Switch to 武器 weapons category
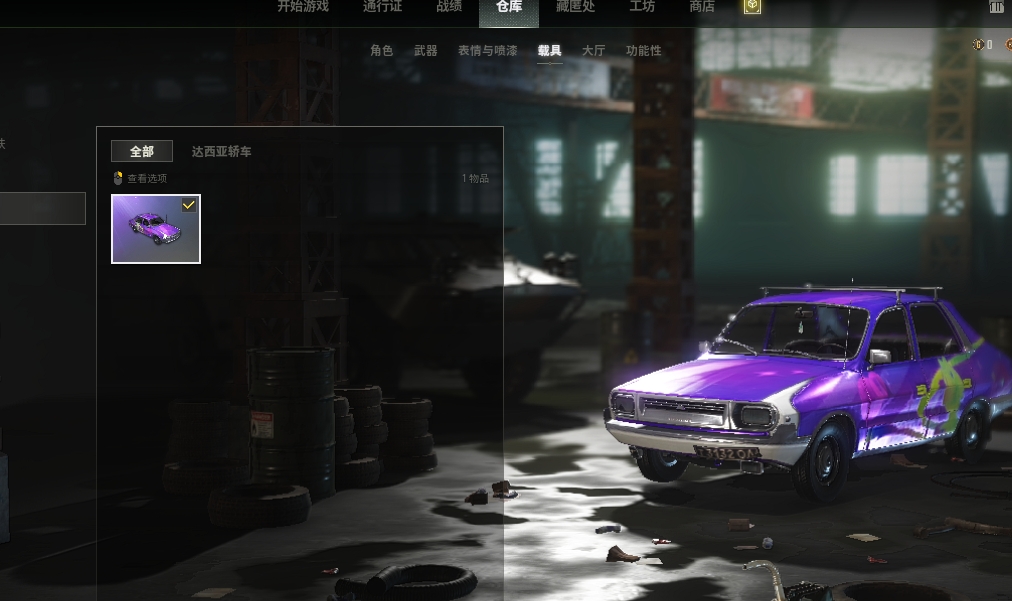Image resolution: width=1012 pixels, height=601 pixels. pyautogui.click(x=425, y=51)
